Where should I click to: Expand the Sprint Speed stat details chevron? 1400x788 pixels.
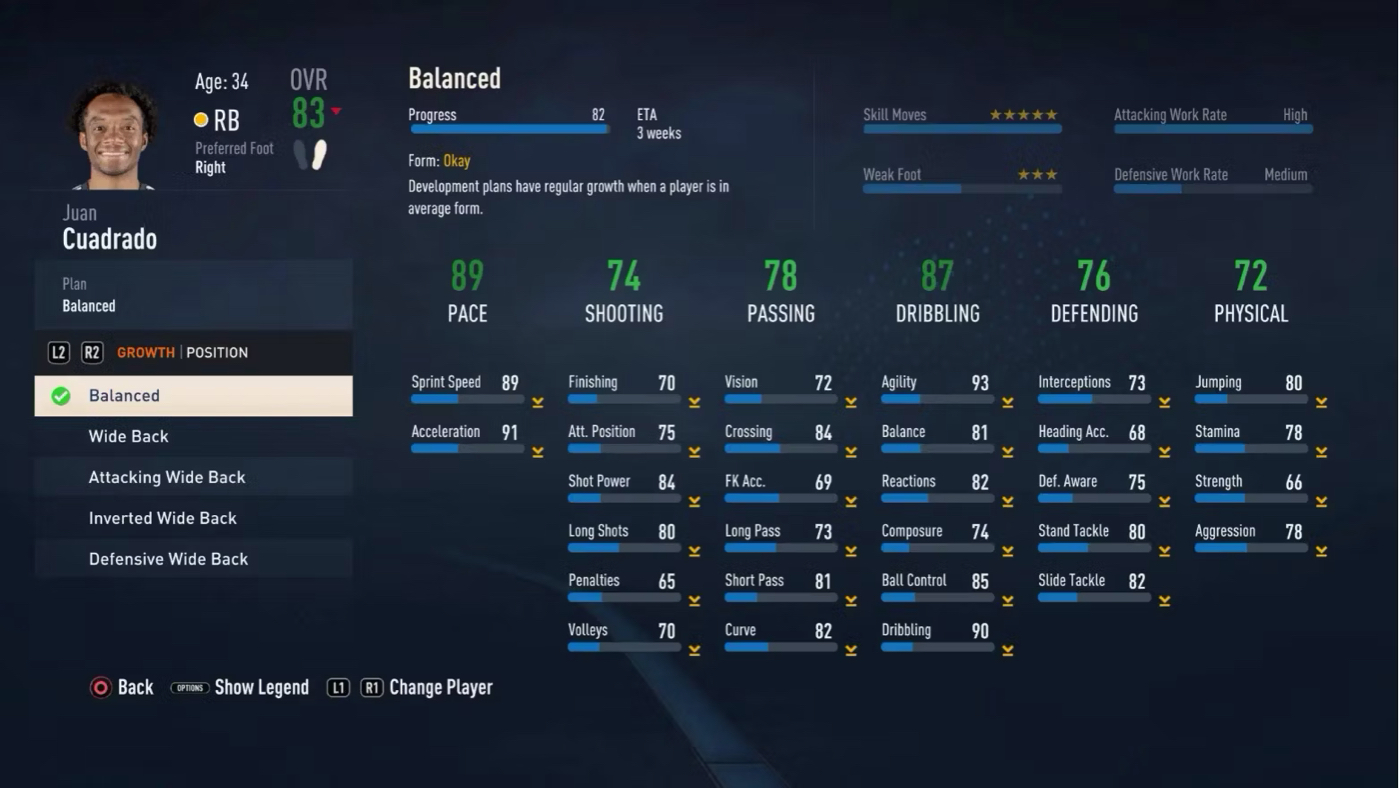[x=538, y=400]
